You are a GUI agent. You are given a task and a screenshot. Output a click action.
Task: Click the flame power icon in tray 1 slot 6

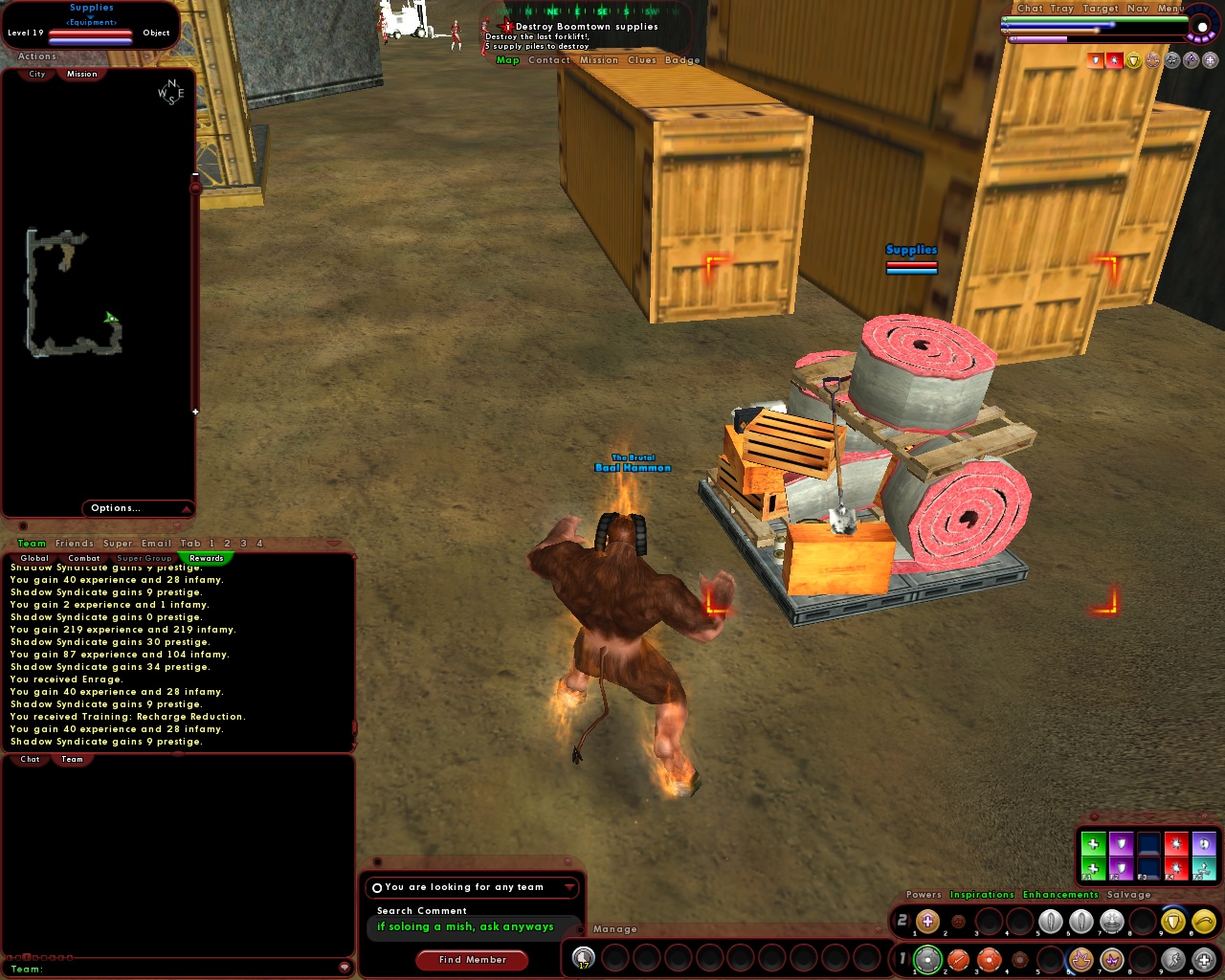click(x=1082, y=959)
